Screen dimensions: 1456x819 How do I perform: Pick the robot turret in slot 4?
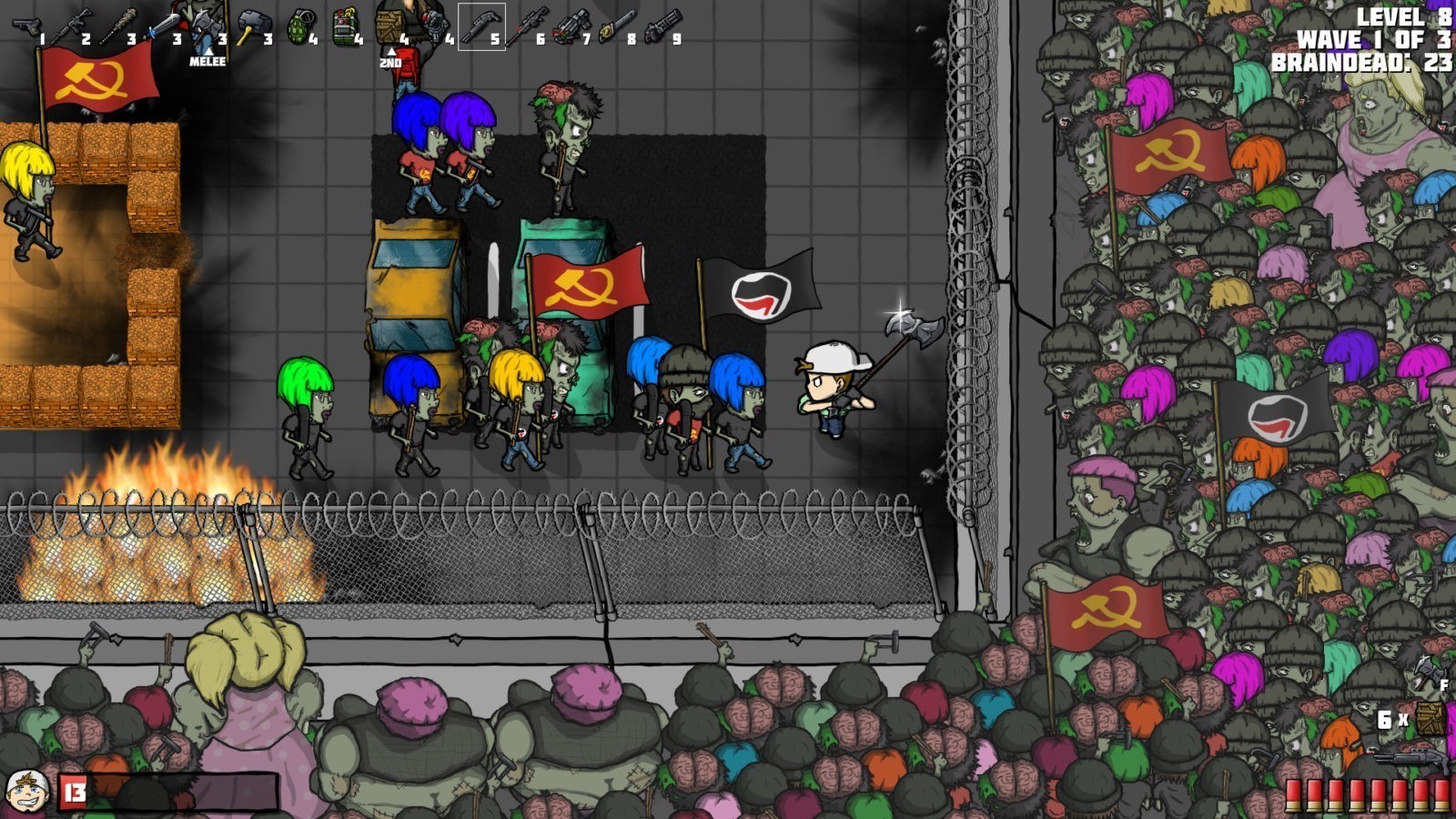(435, 25)
